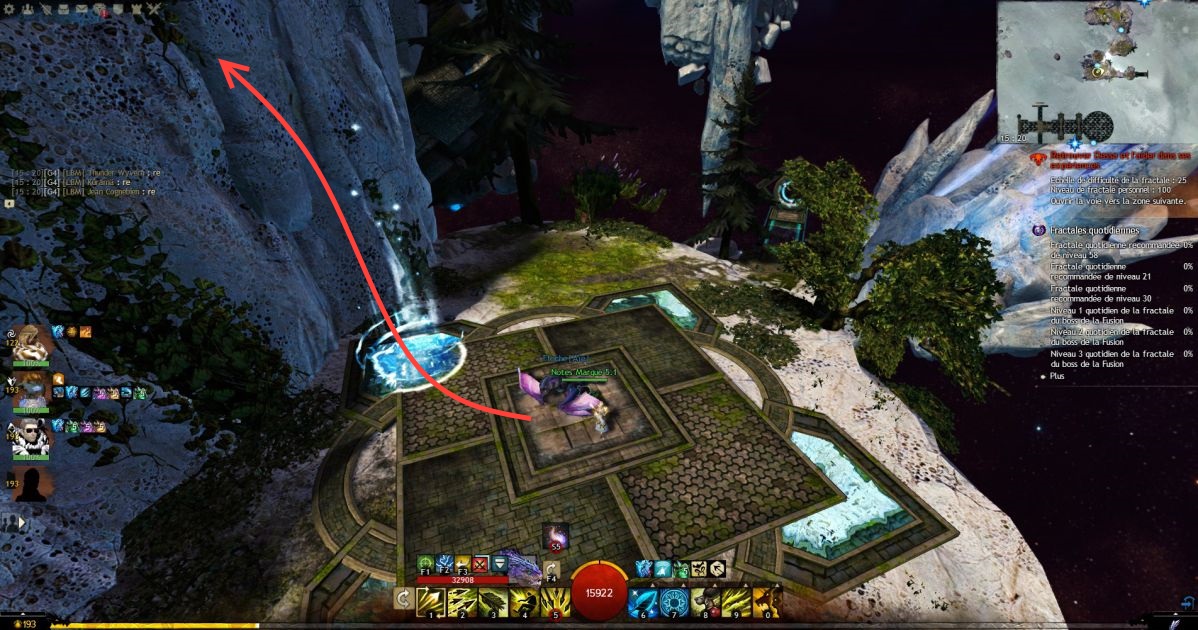
Task: Expand the 'Plus' daily fractals entry
Action: 1058,377
